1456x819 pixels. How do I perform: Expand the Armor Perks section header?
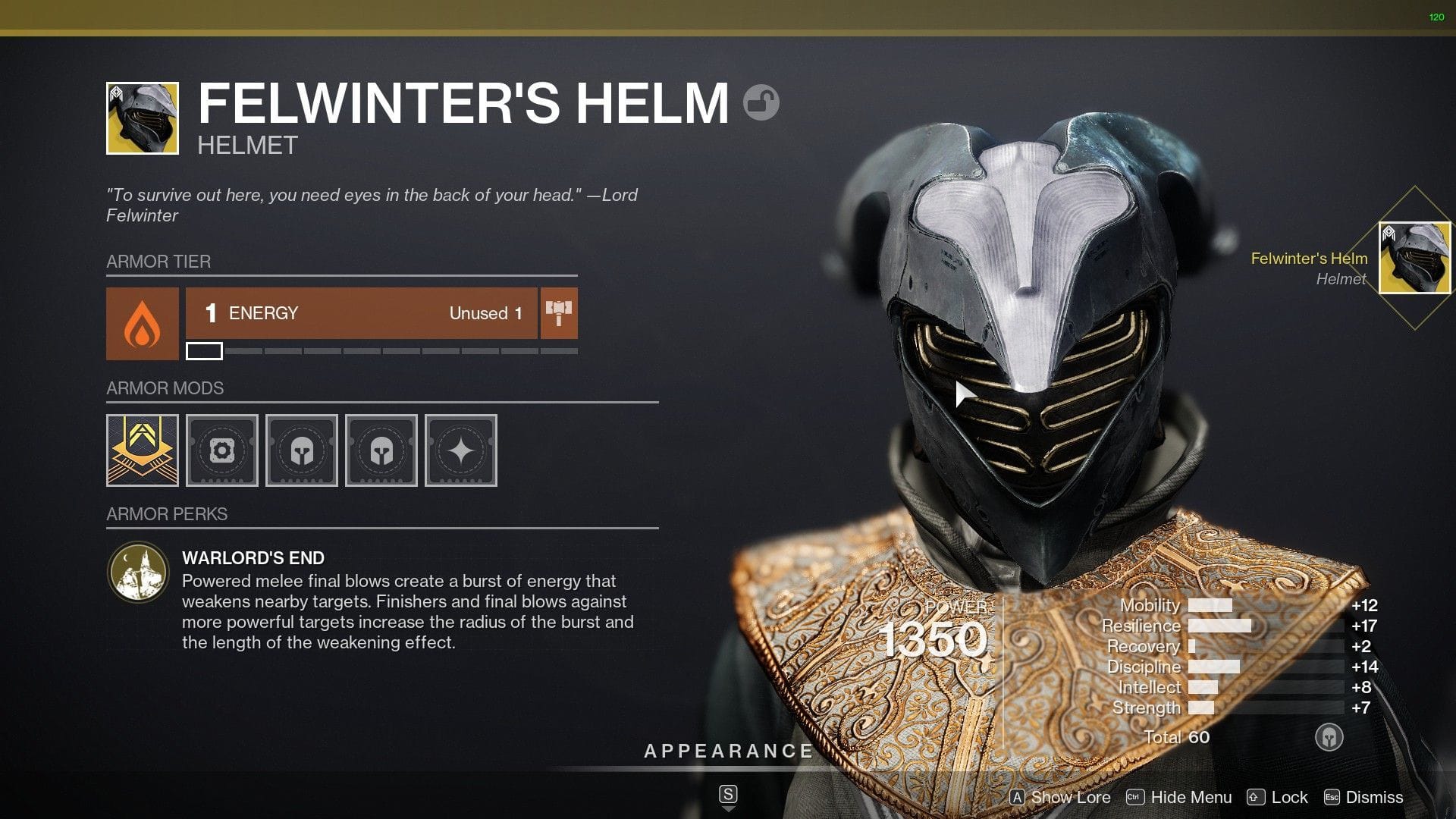[167, 514]
